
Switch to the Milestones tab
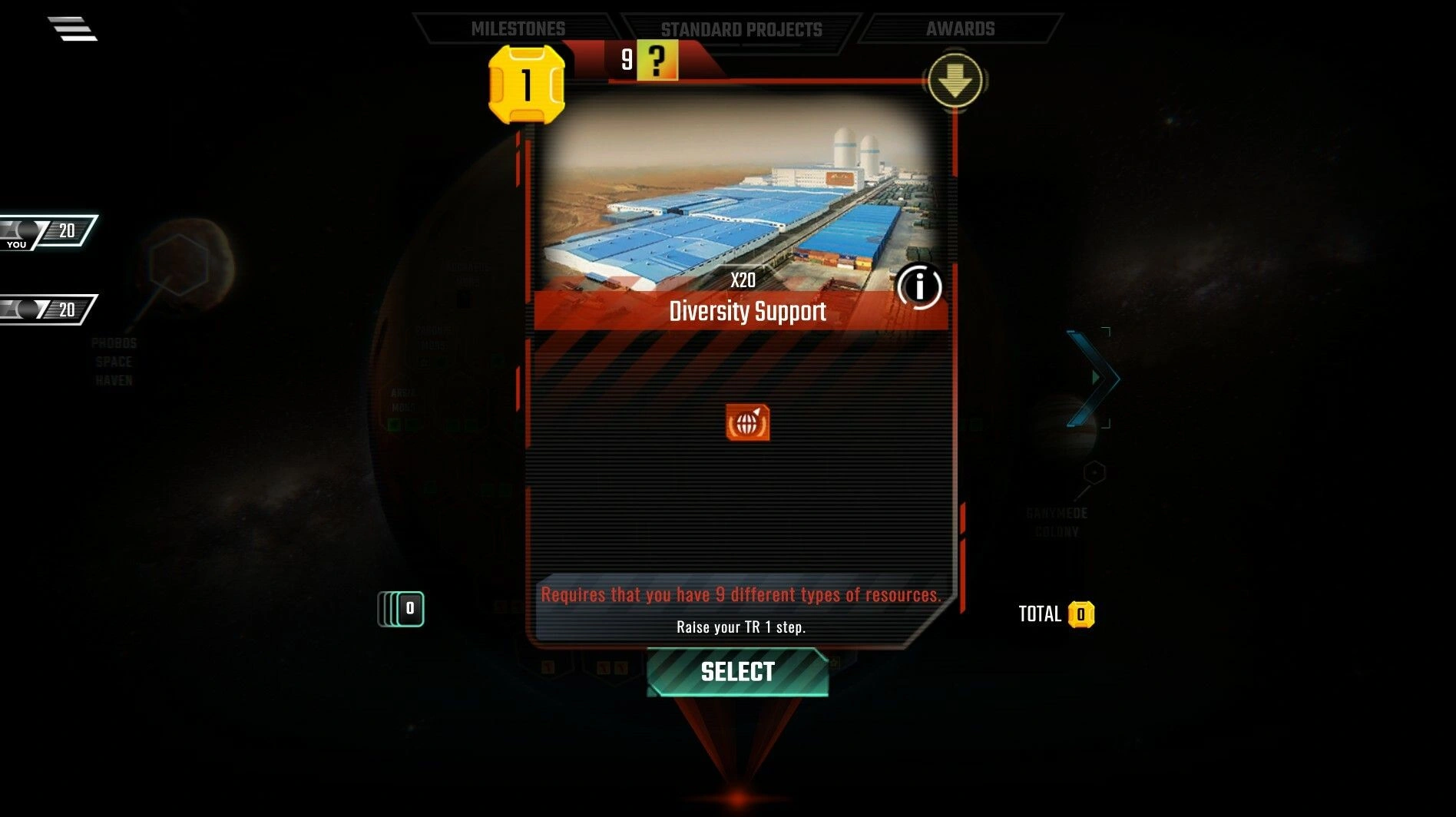click(518, 29)
